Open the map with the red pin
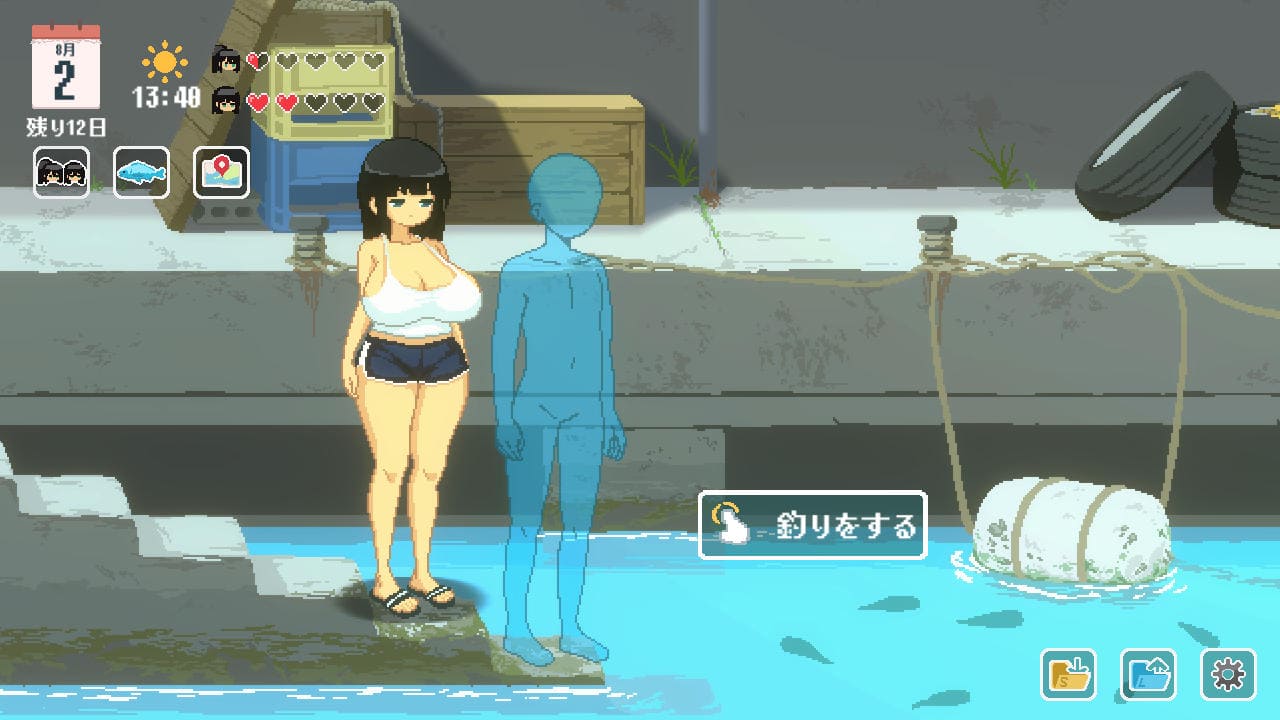 click(x=221, y=173)
